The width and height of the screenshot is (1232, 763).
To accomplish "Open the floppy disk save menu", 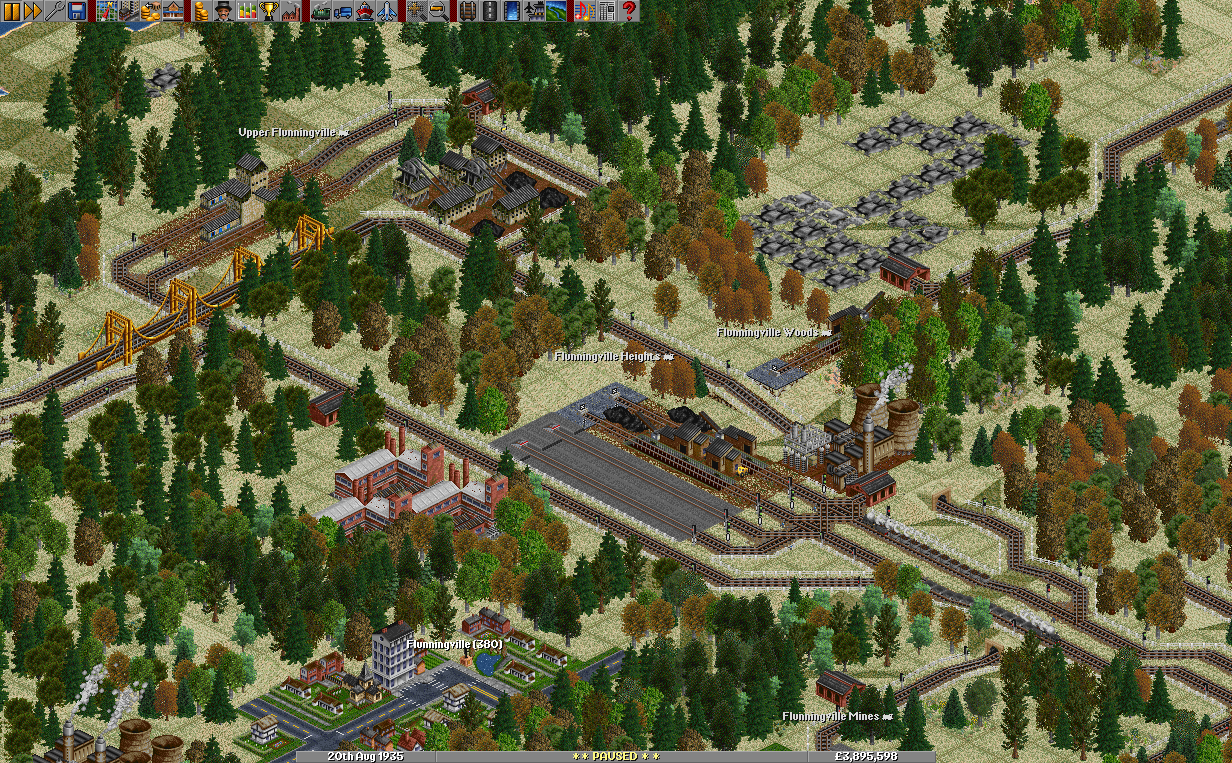I will pos(77,11).
